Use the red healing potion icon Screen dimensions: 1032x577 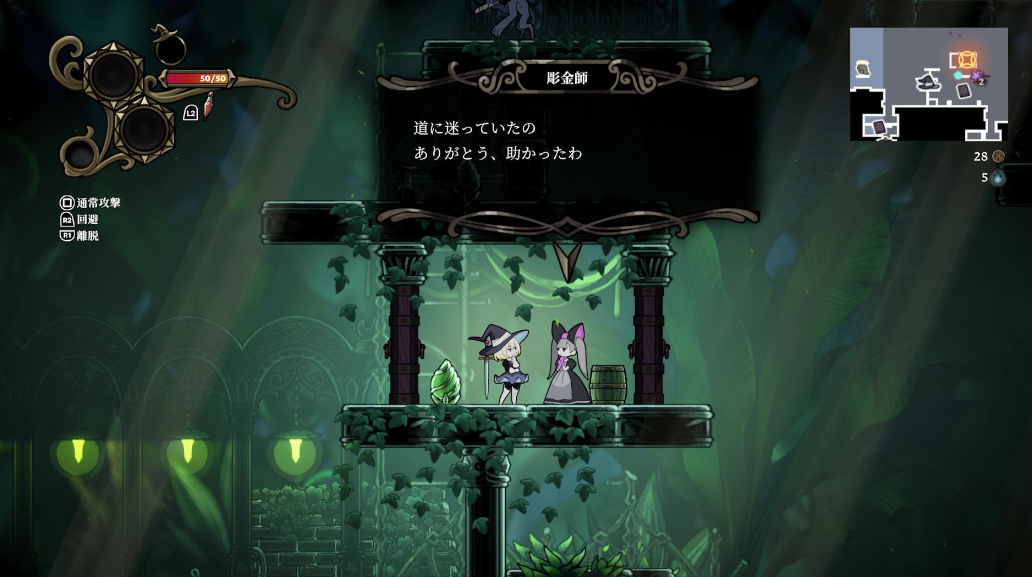209,105
